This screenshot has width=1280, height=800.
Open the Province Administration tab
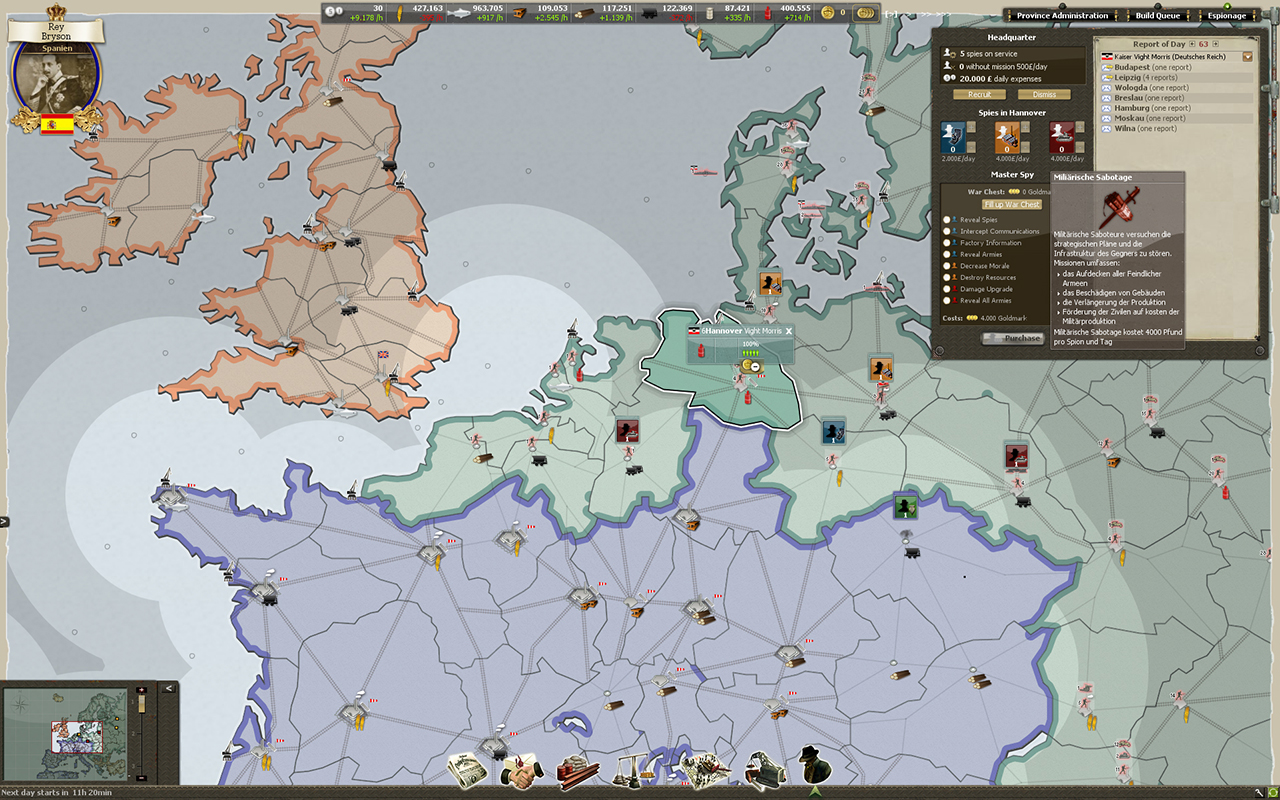coord(1062,16)
